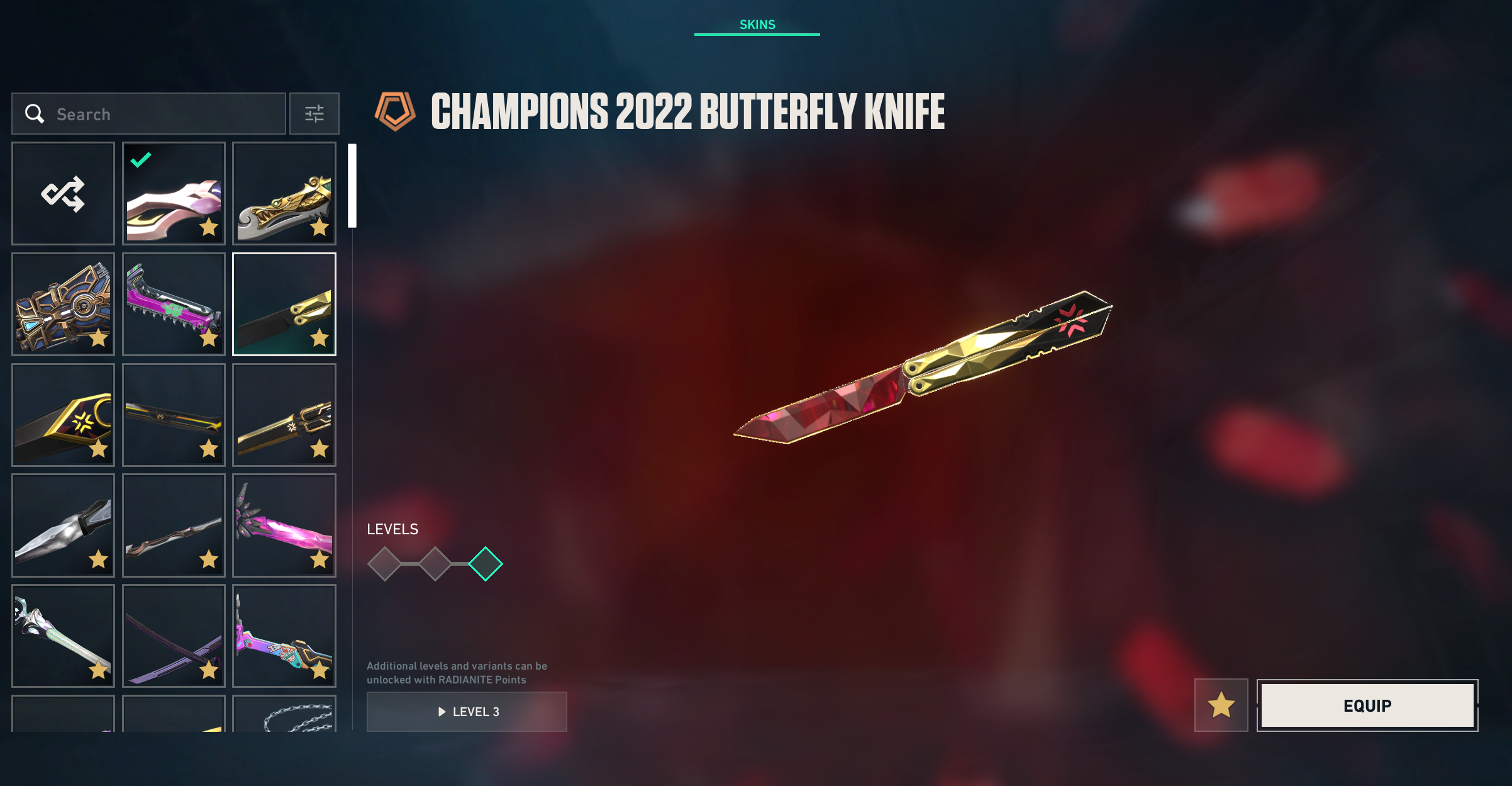The height and width of the screenshot is (786, 1512).
Task: Select the silver dagger skin
Action: click(63, 525)
